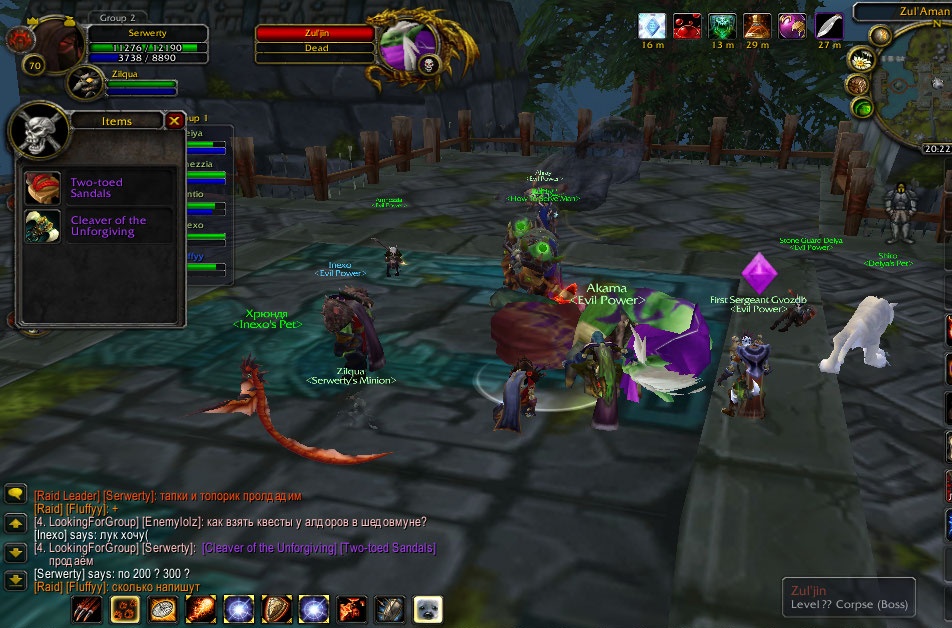This screenshot has height=628, width=952.
Task: Loot the Cleaver of the Unforgiving
Action: 43,226
